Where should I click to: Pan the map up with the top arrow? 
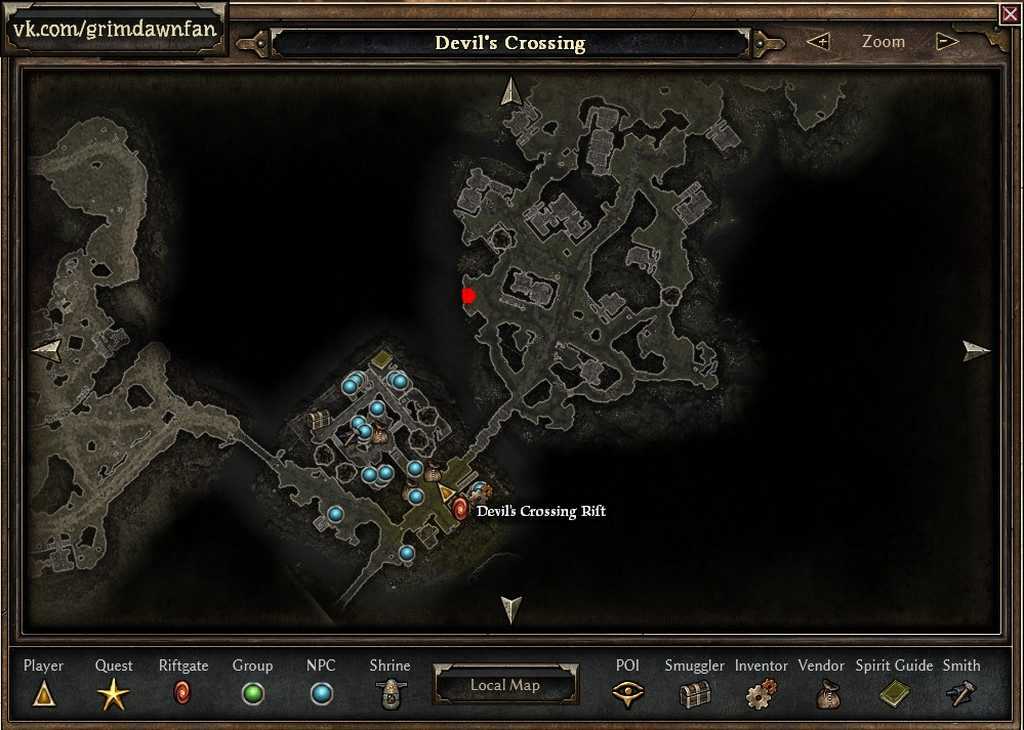(x=511, y=91)
